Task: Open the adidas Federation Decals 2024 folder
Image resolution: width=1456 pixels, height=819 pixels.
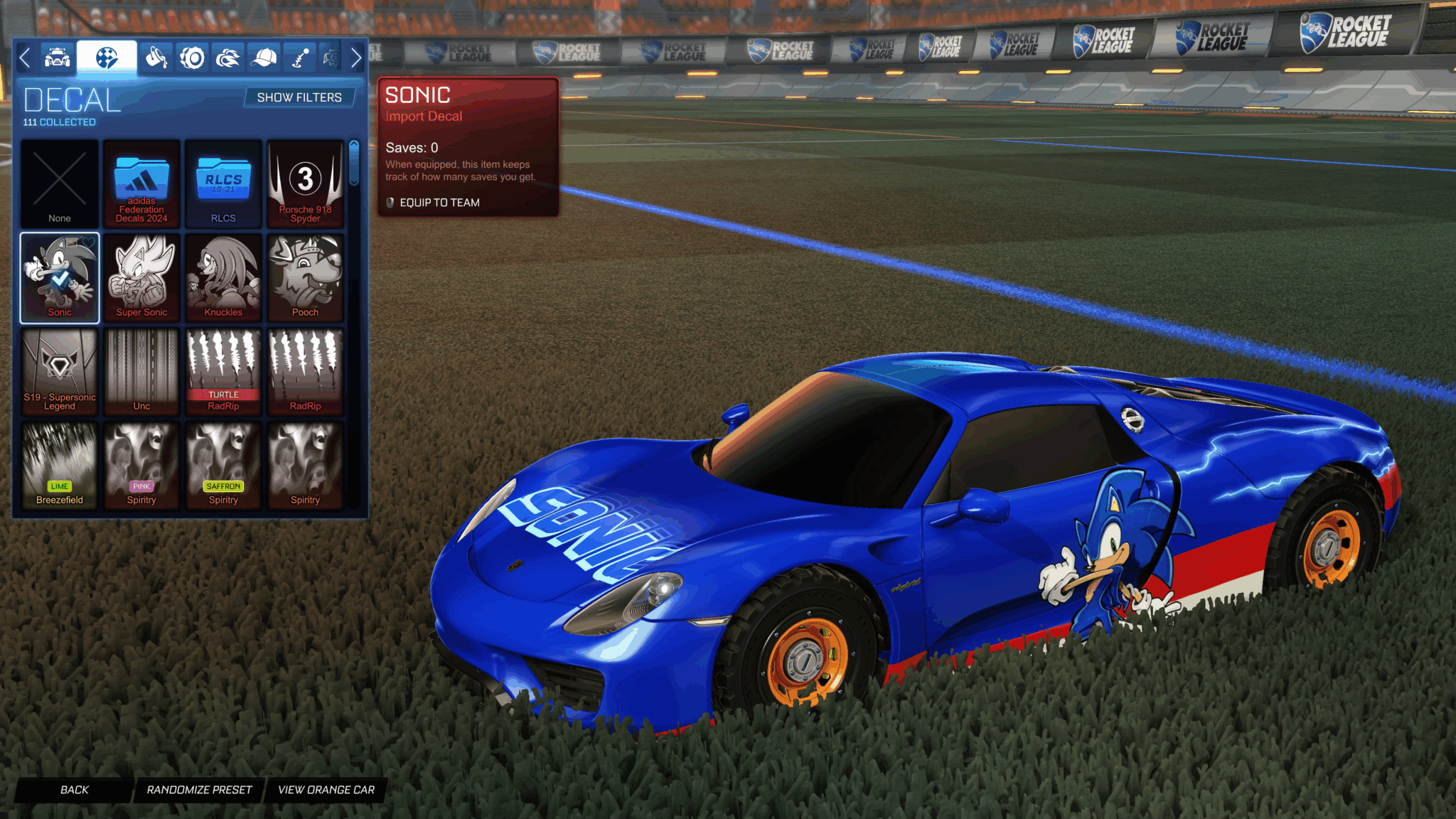Action: pyautogui.click(x=141, y=183)
